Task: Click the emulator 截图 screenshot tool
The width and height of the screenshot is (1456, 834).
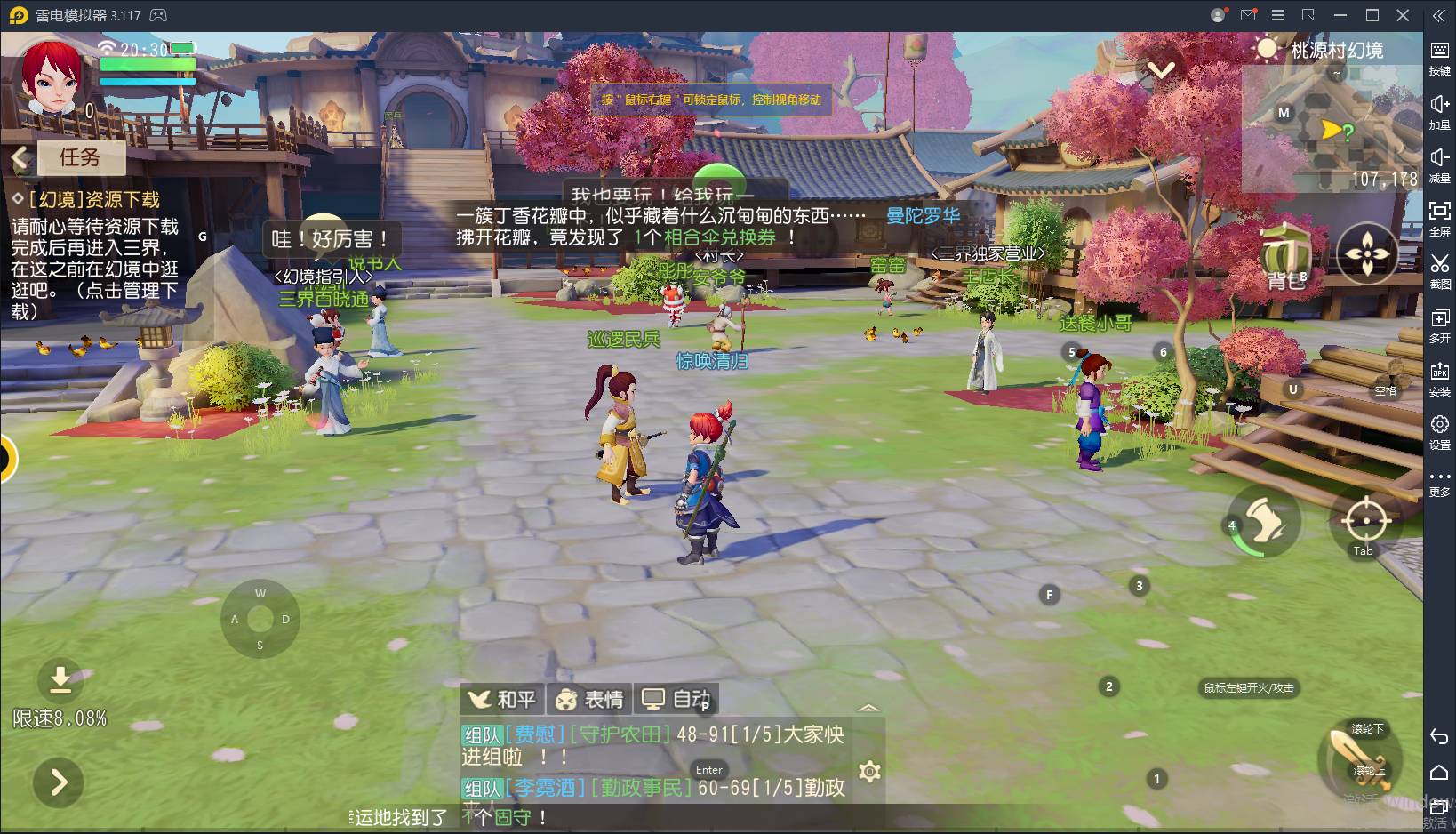Action: pyautogui.click(x=1439, y=270)
